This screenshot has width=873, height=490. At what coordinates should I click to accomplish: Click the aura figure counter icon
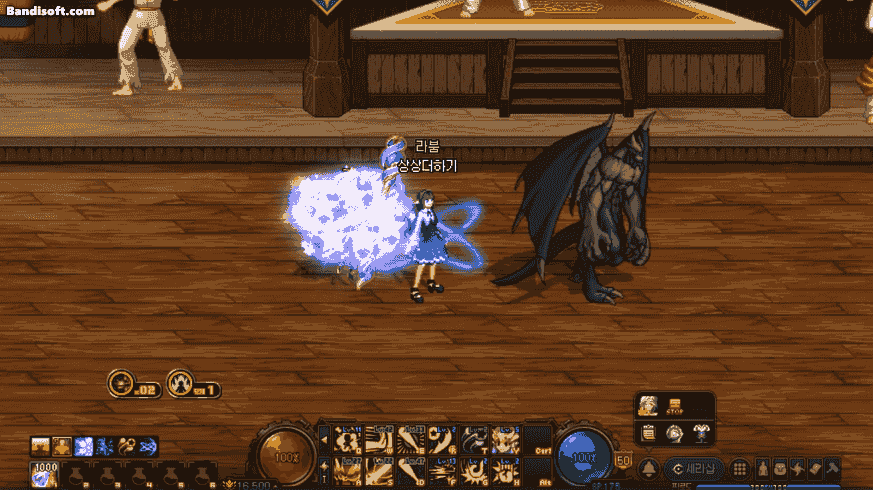pyautogui.click(x=180, y=382)
